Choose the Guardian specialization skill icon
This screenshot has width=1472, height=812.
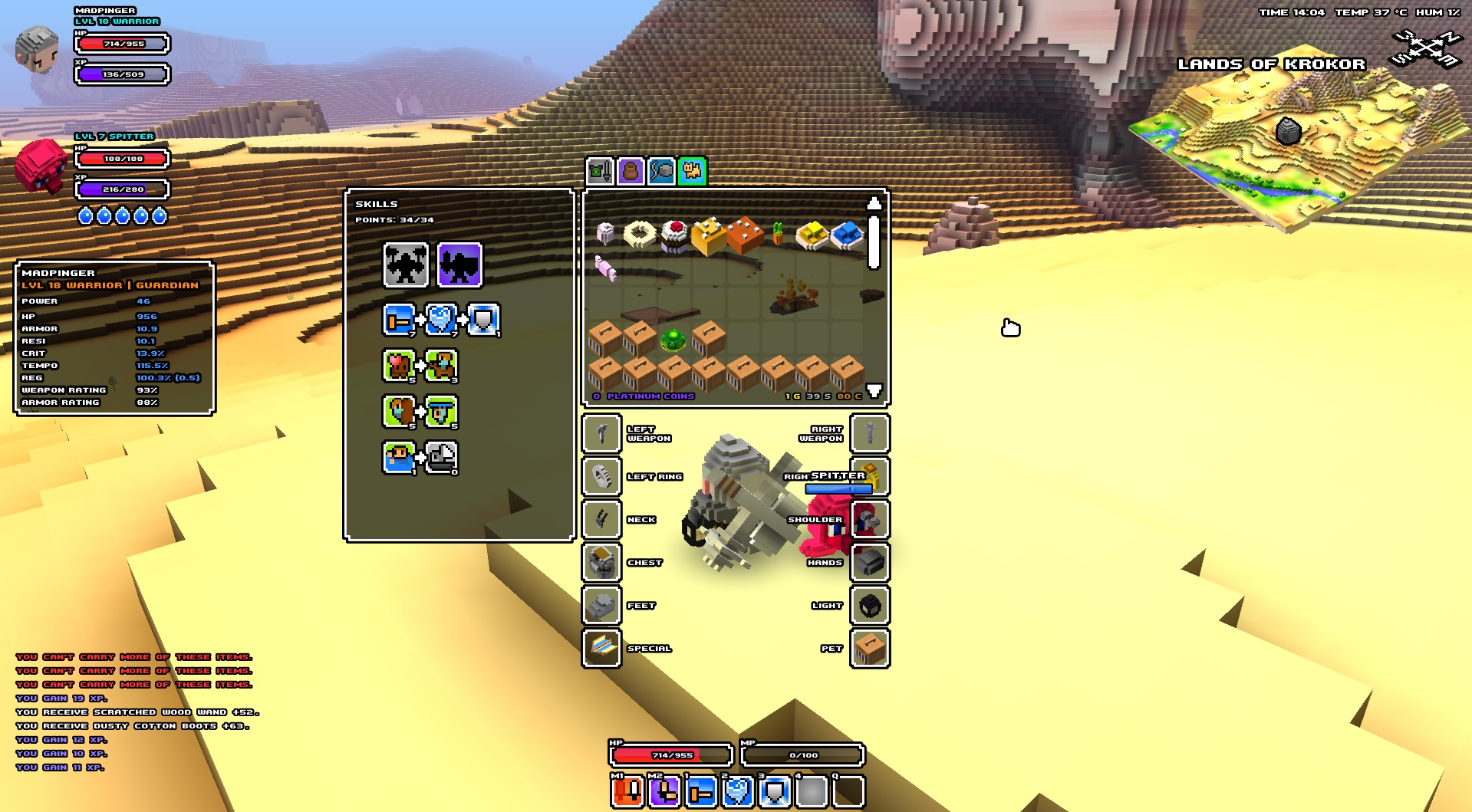click(x=459, y=265)
